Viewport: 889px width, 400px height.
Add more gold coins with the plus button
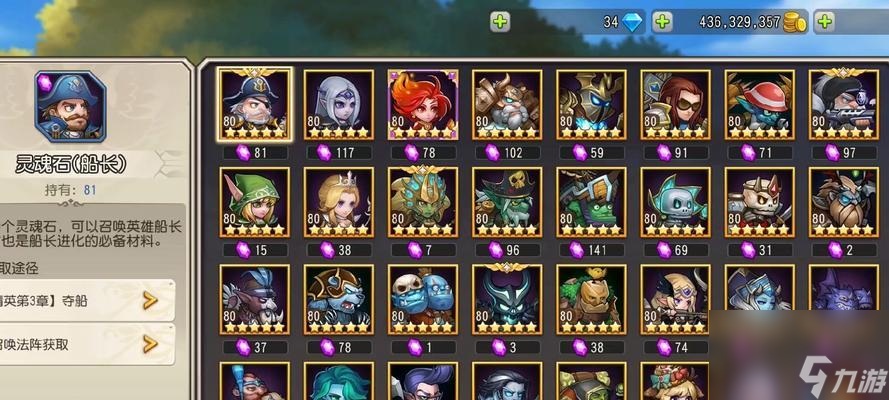(x=824, y=21)
